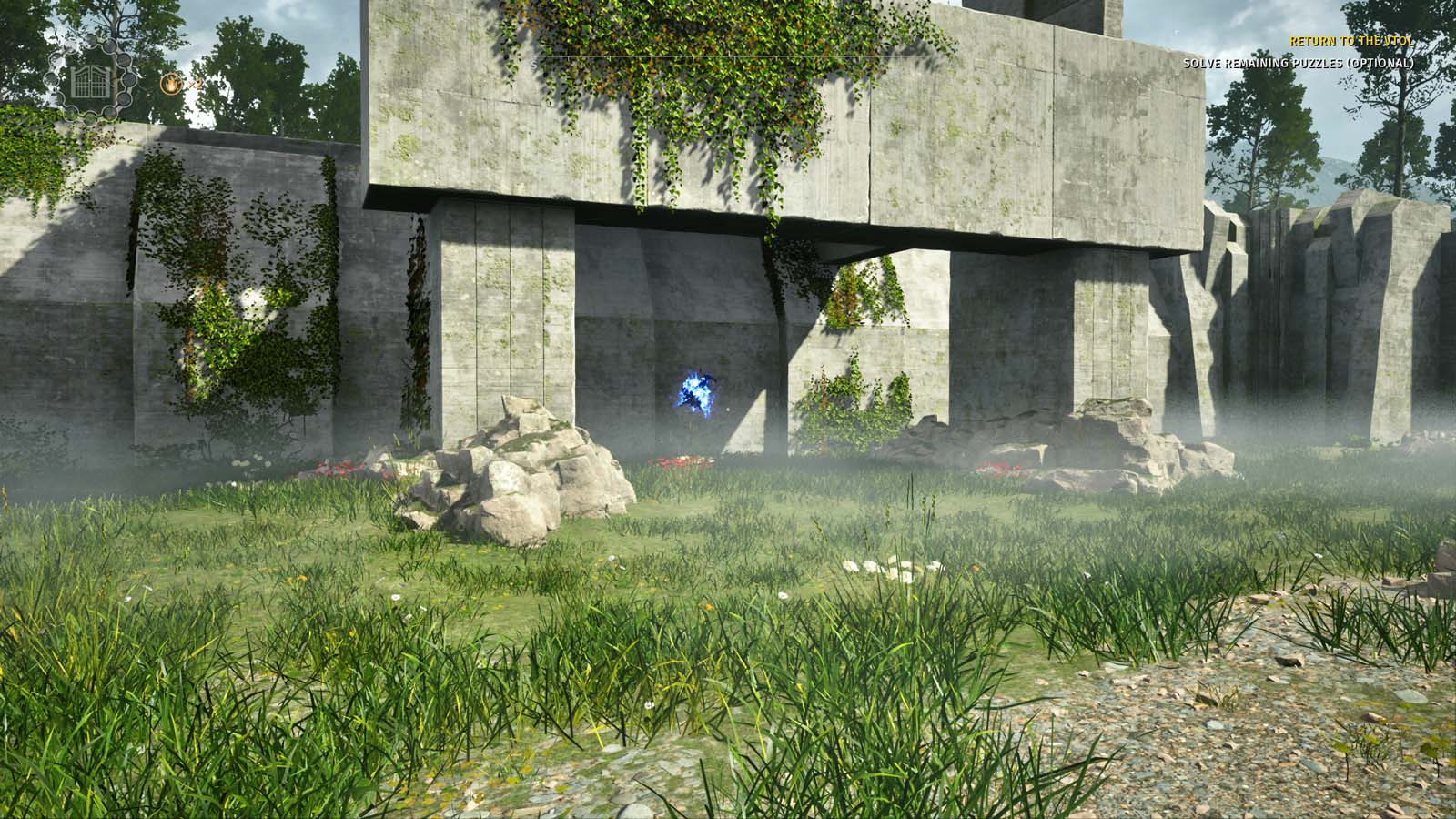Open the circular puzzle node ring

[x=91, y=82]
